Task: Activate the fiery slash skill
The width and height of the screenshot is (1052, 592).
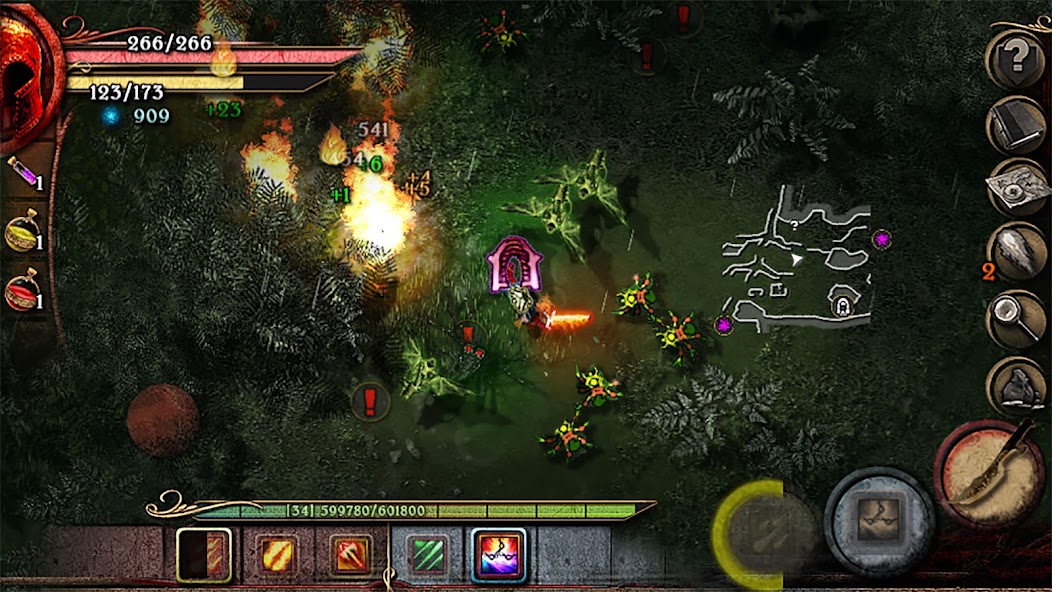Action: click(x=275, y=555)
